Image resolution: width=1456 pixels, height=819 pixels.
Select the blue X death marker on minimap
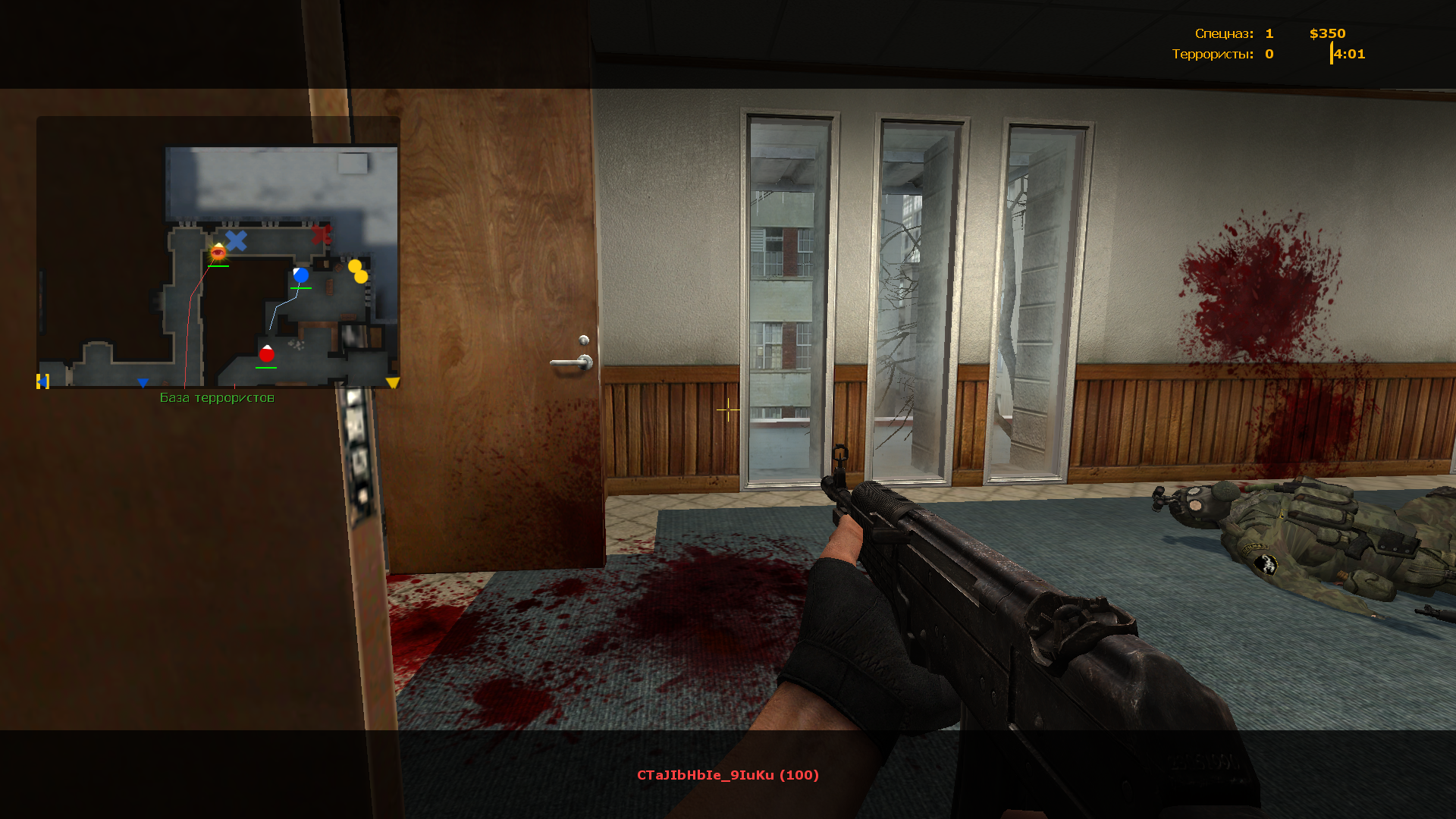(237, 241)
